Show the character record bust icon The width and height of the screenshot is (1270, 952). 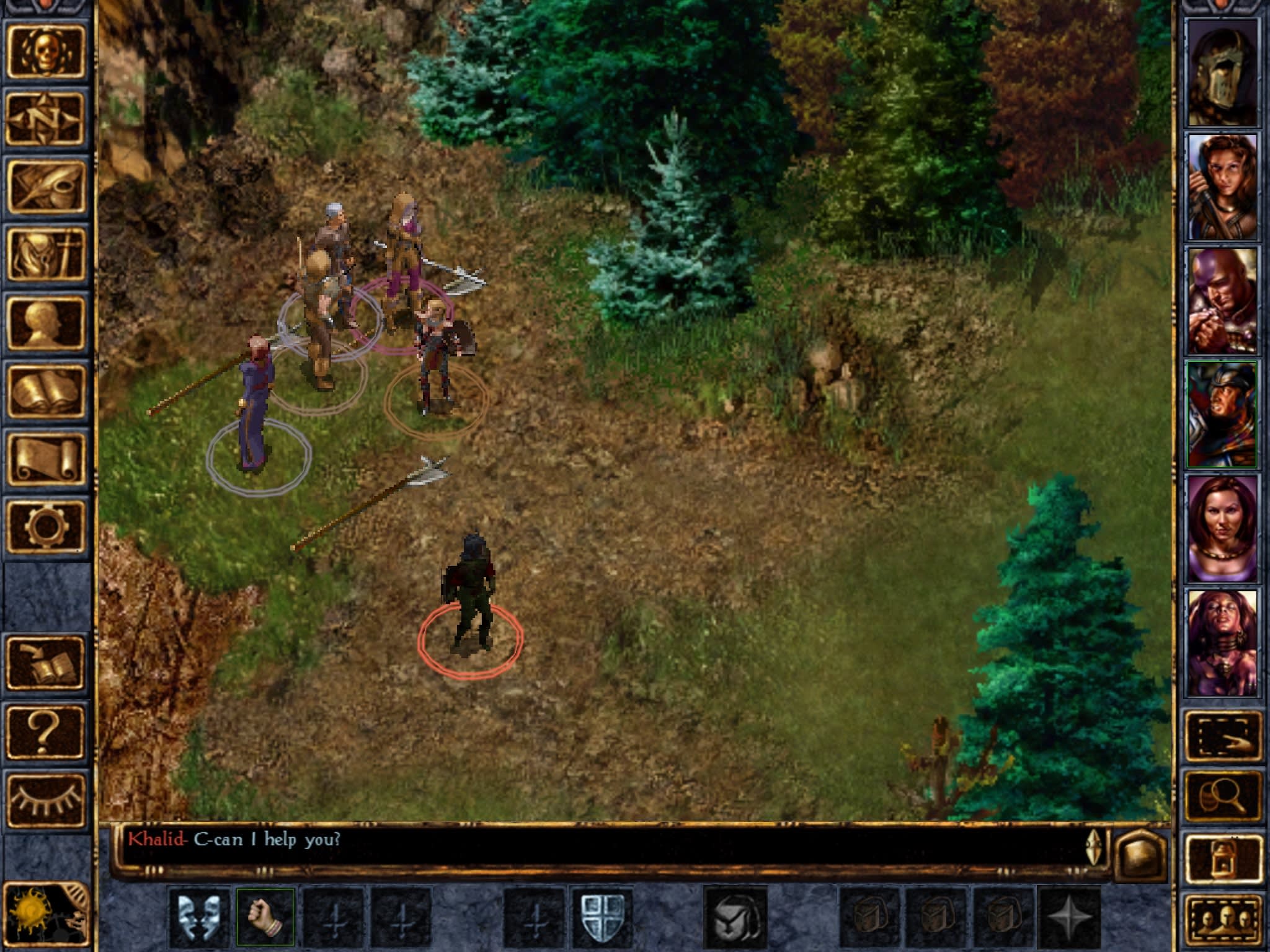pos(46,322)
